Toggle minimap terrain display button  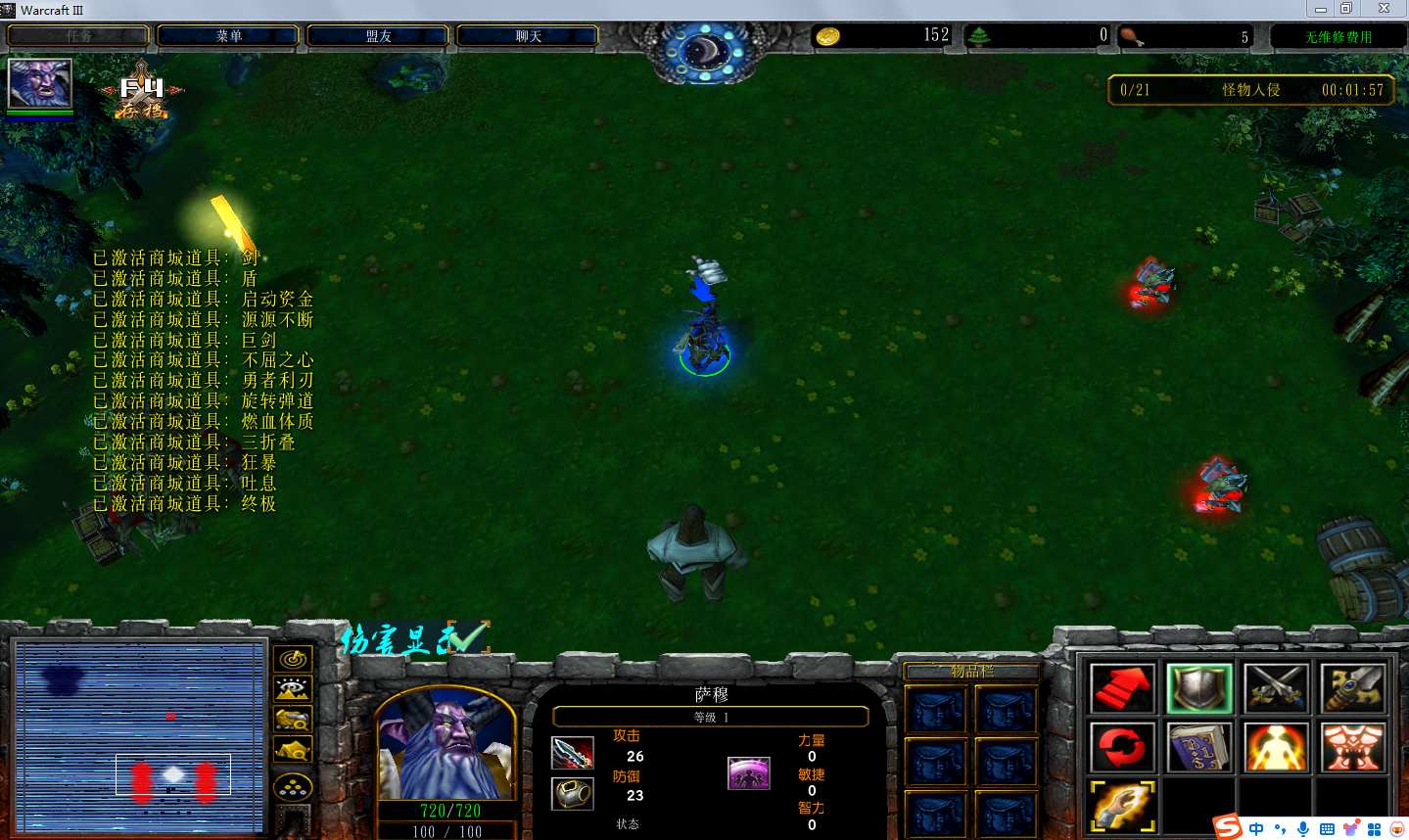293,689
